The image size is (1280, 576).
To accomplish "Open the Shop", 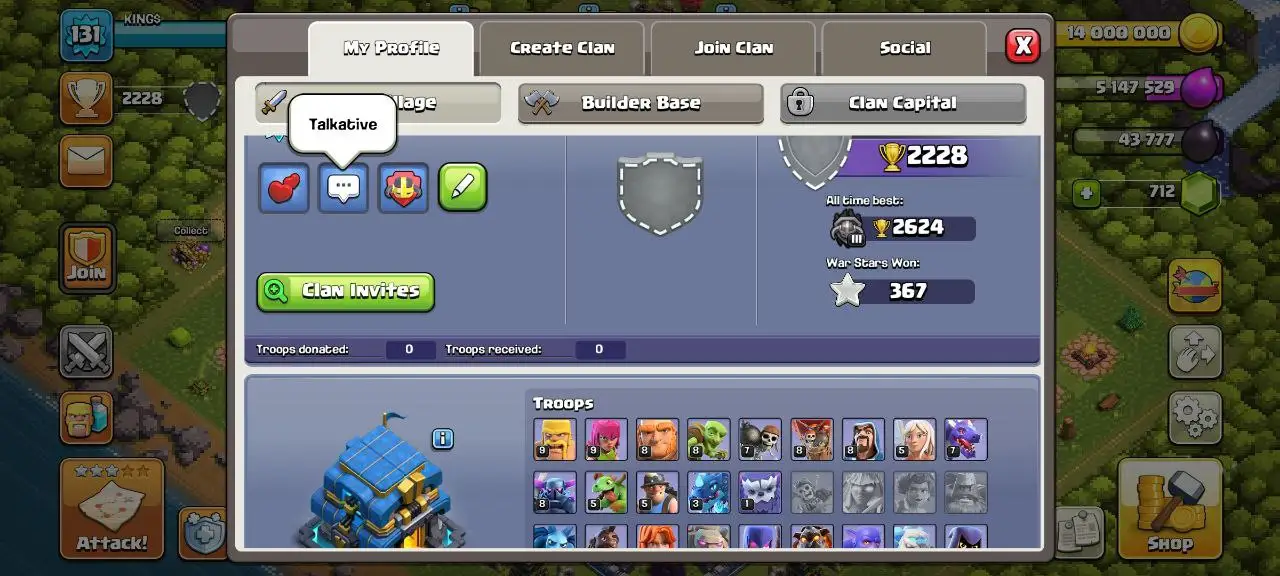I will [1169, 507].
